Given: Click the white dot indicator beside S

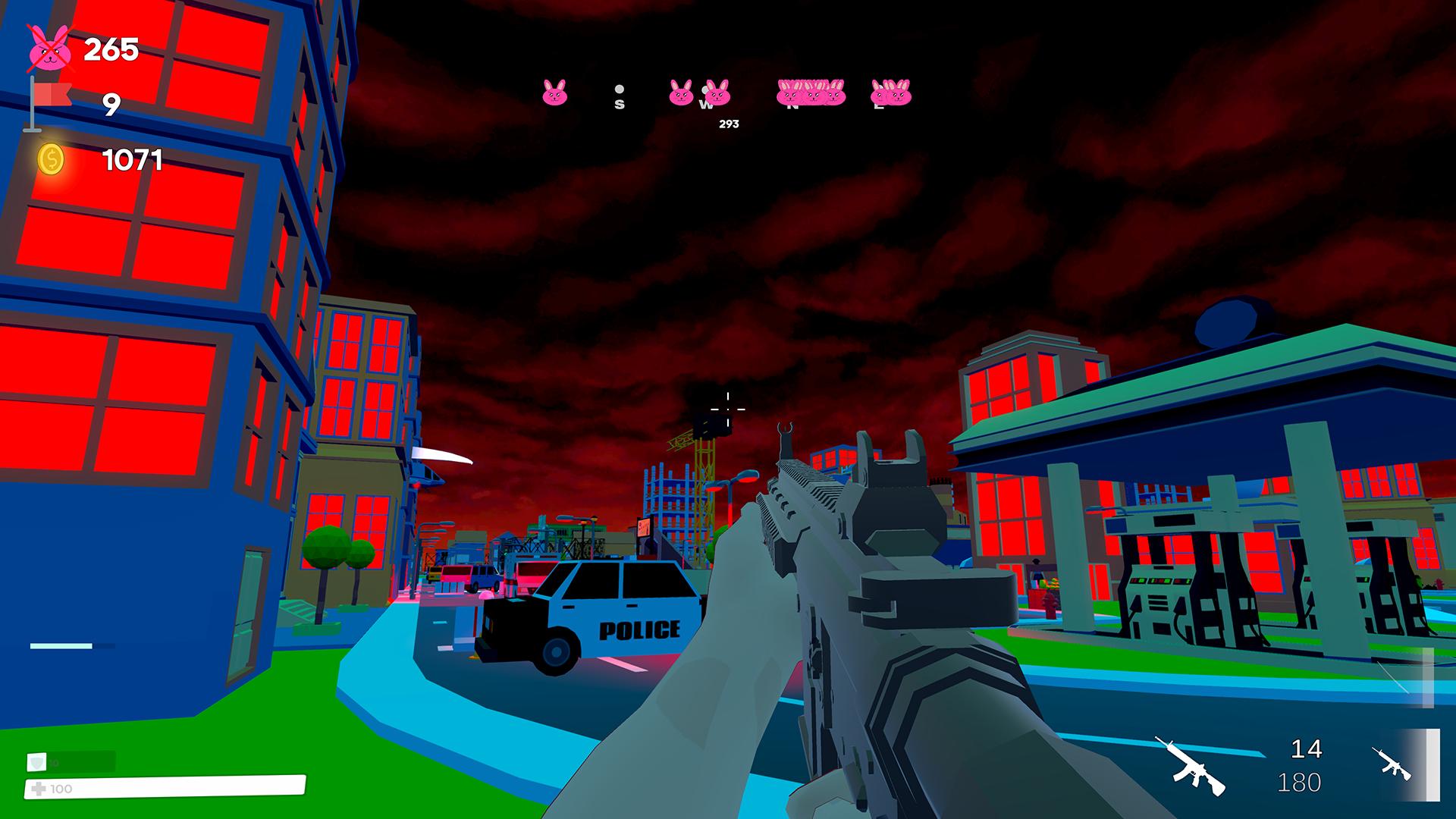Looking at the screenshot, I should [x=620, y=88].
